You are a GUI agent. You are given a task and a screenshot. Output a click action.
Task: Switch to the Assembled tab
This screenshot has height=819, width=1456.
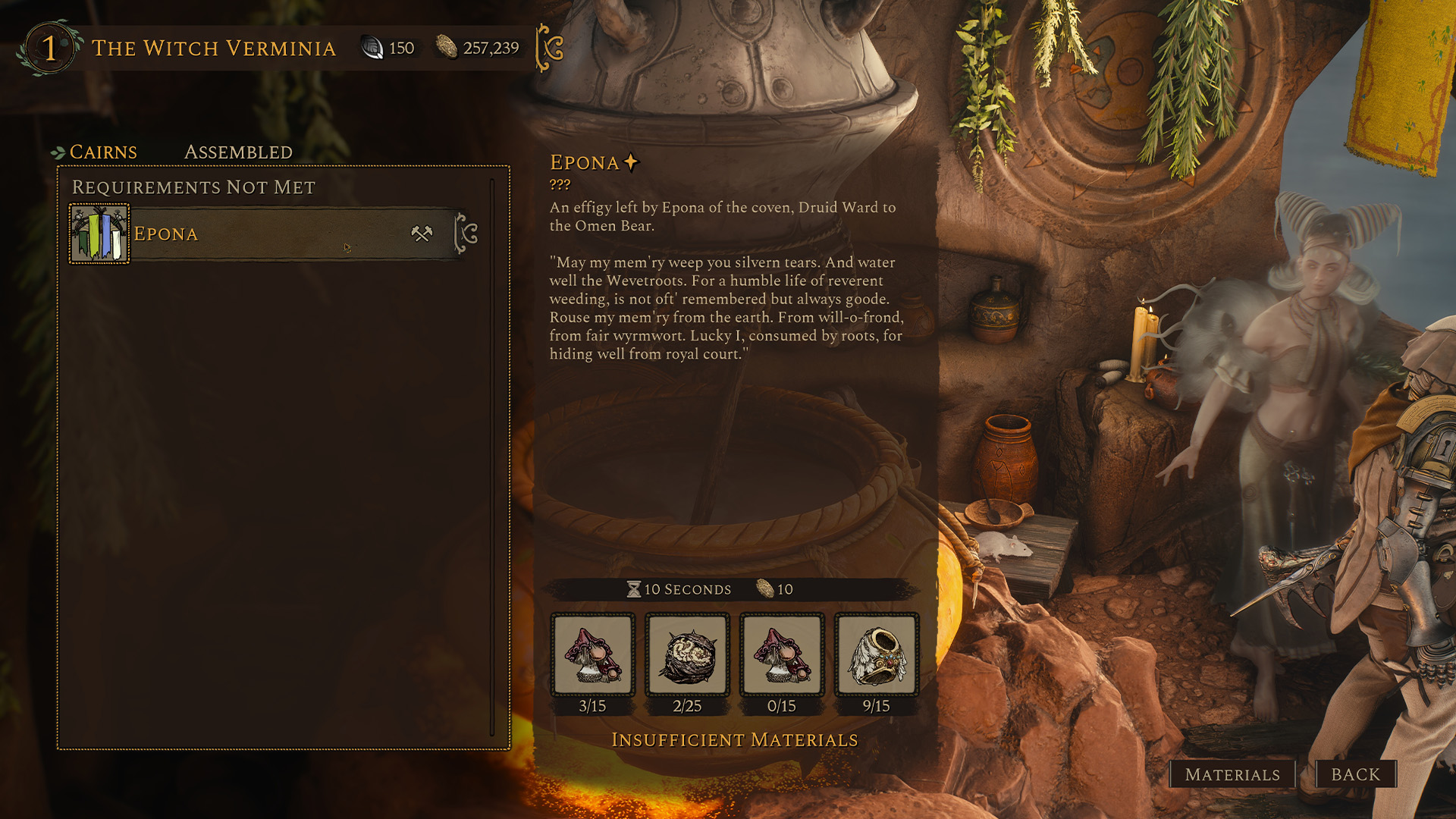click(x=238, y=152)
